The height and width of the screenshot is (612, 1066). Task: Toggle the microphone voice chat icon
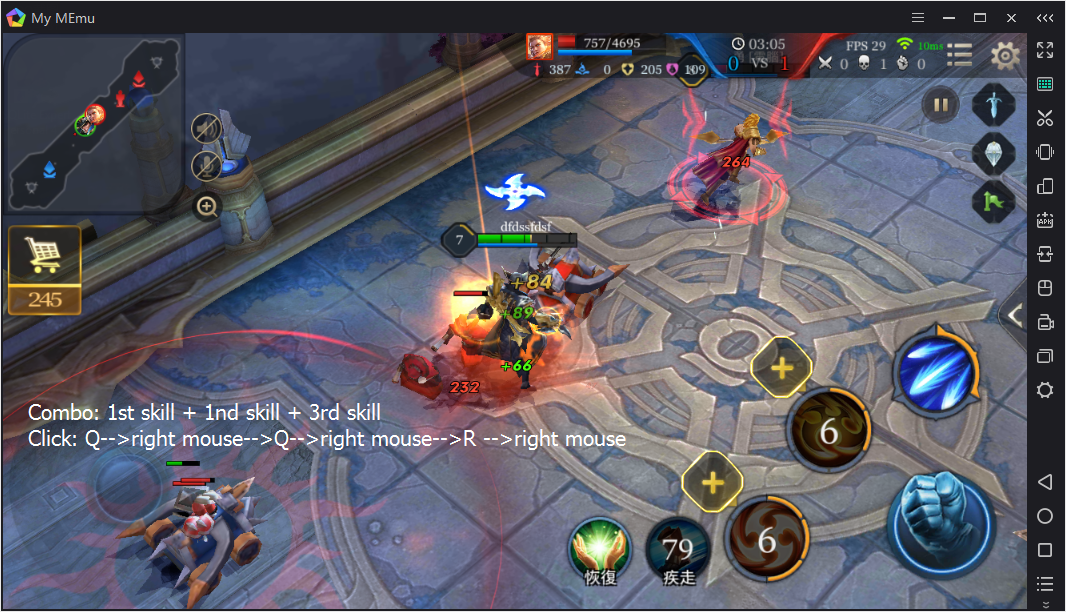(x=206, y=166)
